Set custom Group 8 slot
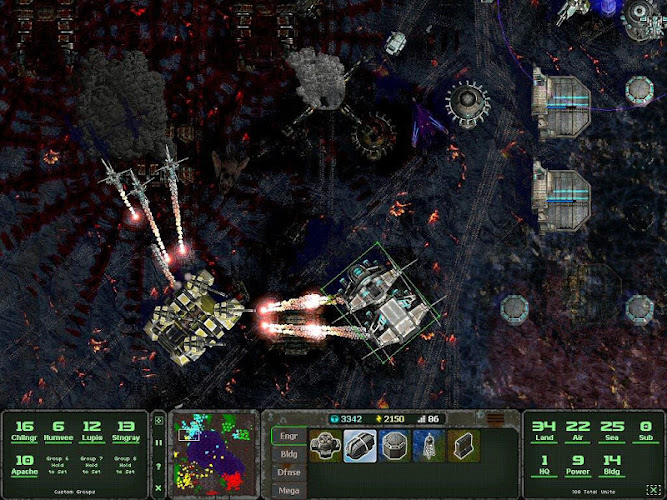This screenshot has width=667, height=500. (x=125, y=465)
